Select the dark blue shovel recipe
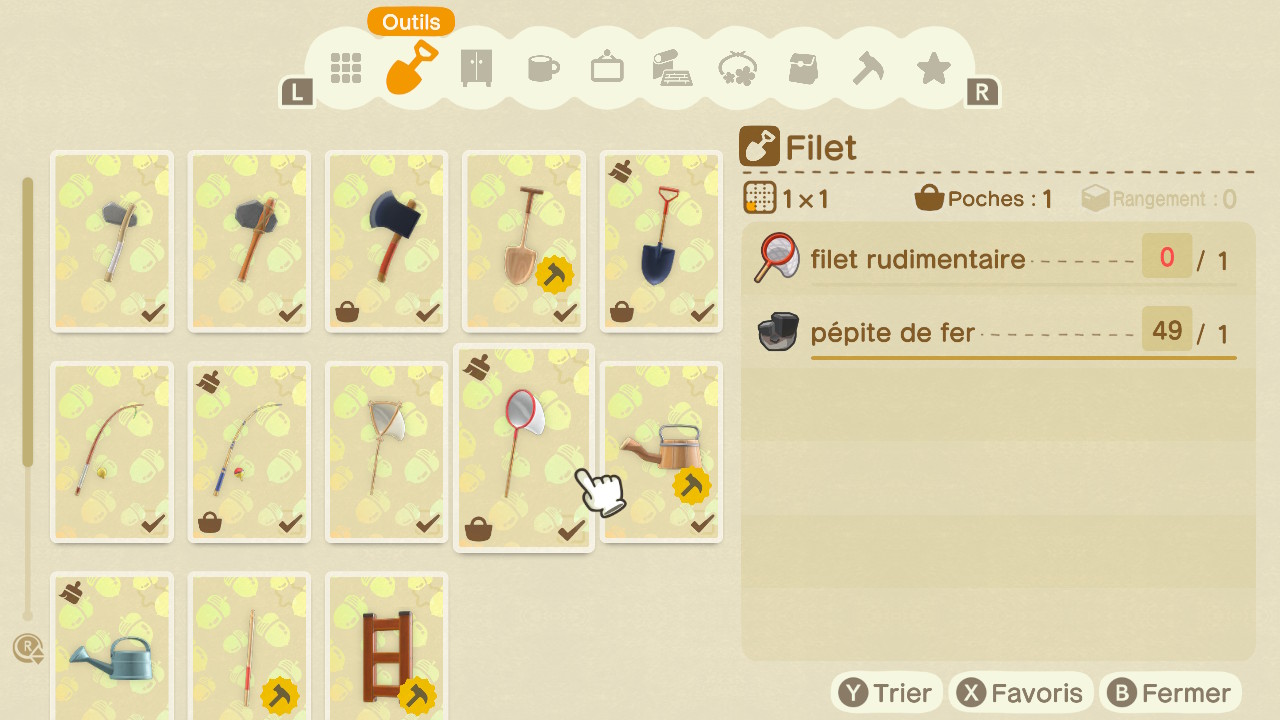 [x=660, y=241]
